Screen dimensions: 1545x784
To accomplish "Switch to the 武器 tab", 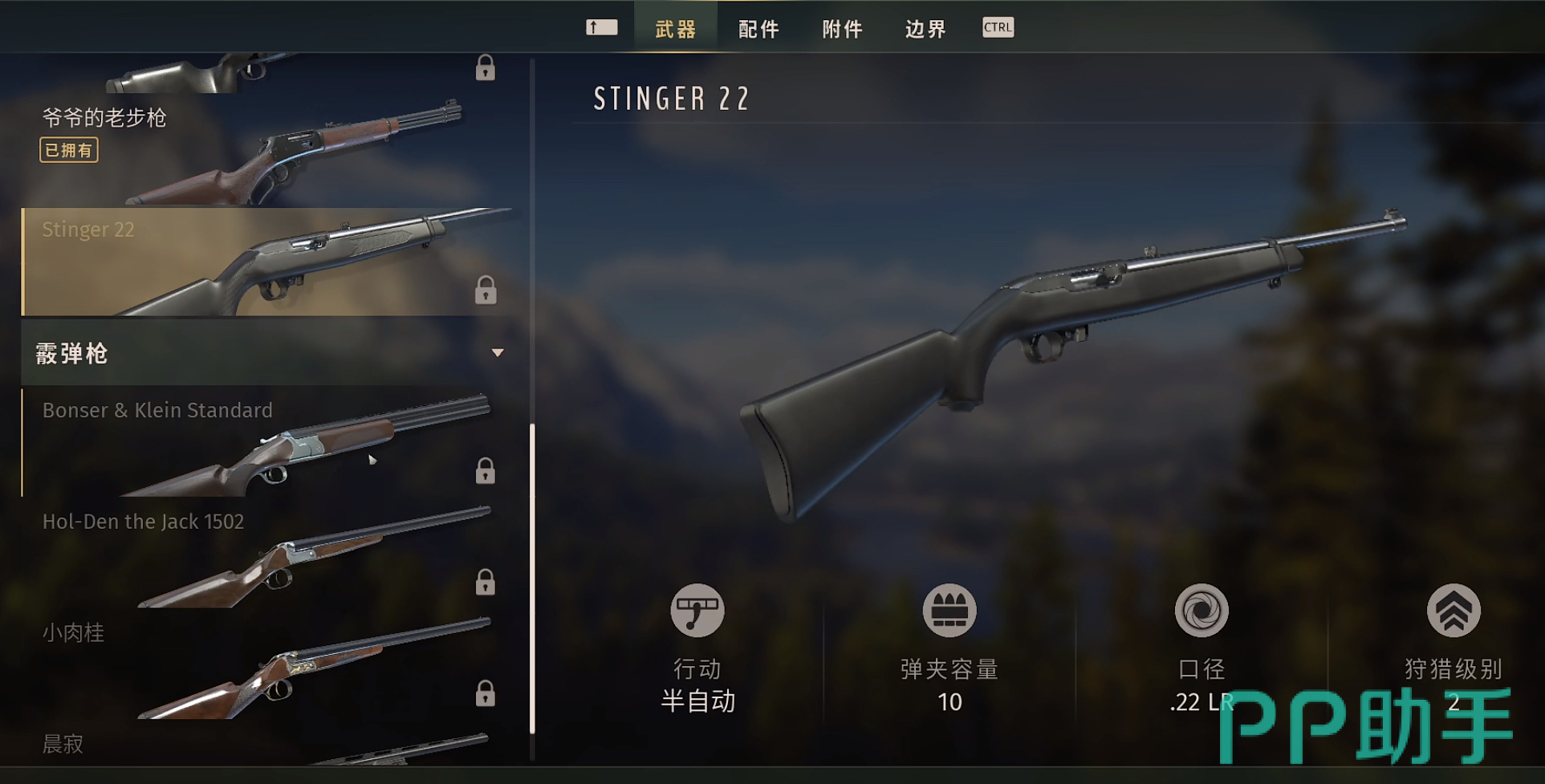I will coord(675,30).
